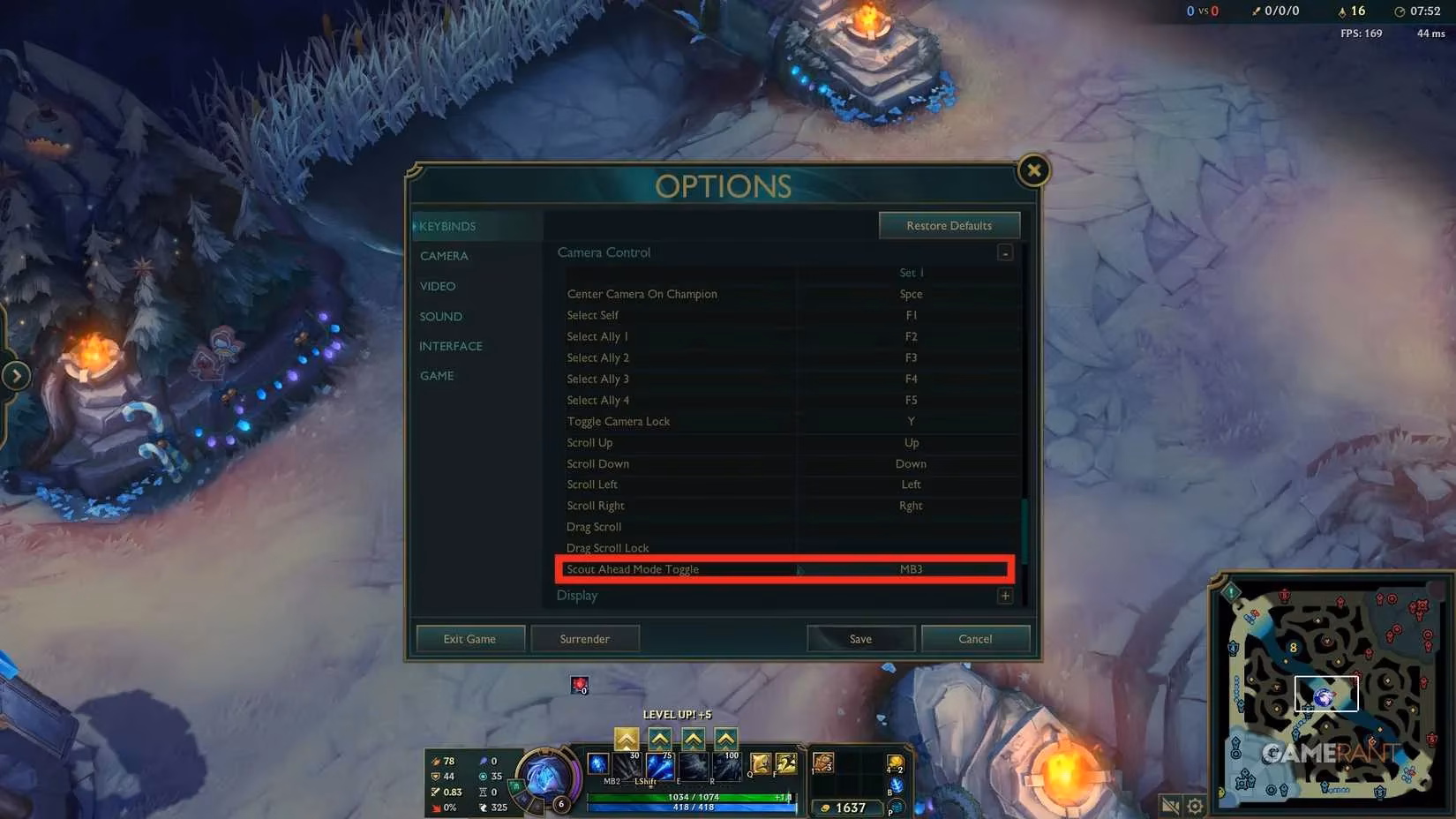Expand the left-edge scoreboard chevron
Image resolution: width=1456 pixels, height=819 pixels.
[16, 375]
